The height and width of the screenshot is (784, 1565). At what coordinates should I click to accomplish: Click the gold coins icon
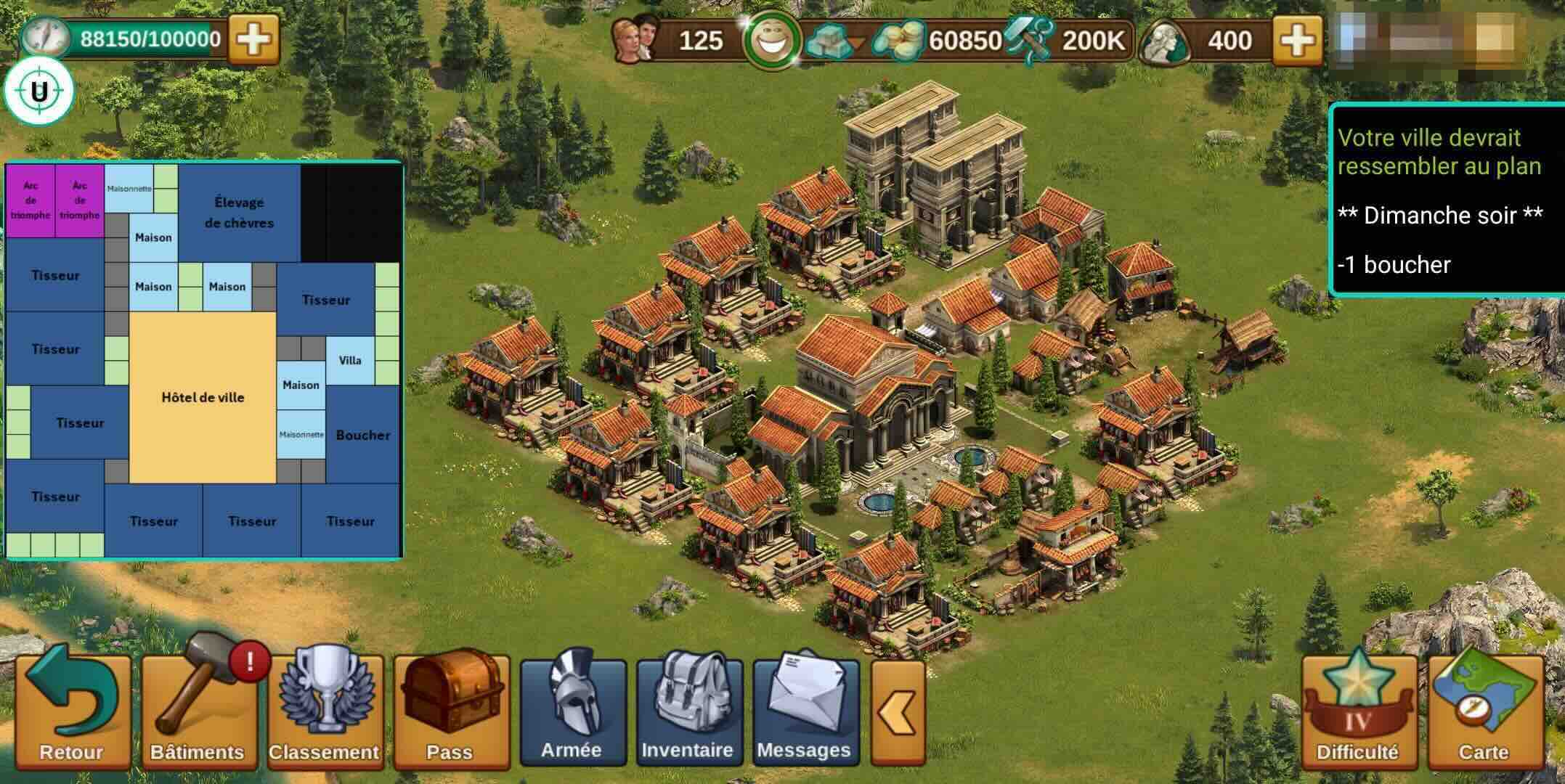click(x=899, y=41)
